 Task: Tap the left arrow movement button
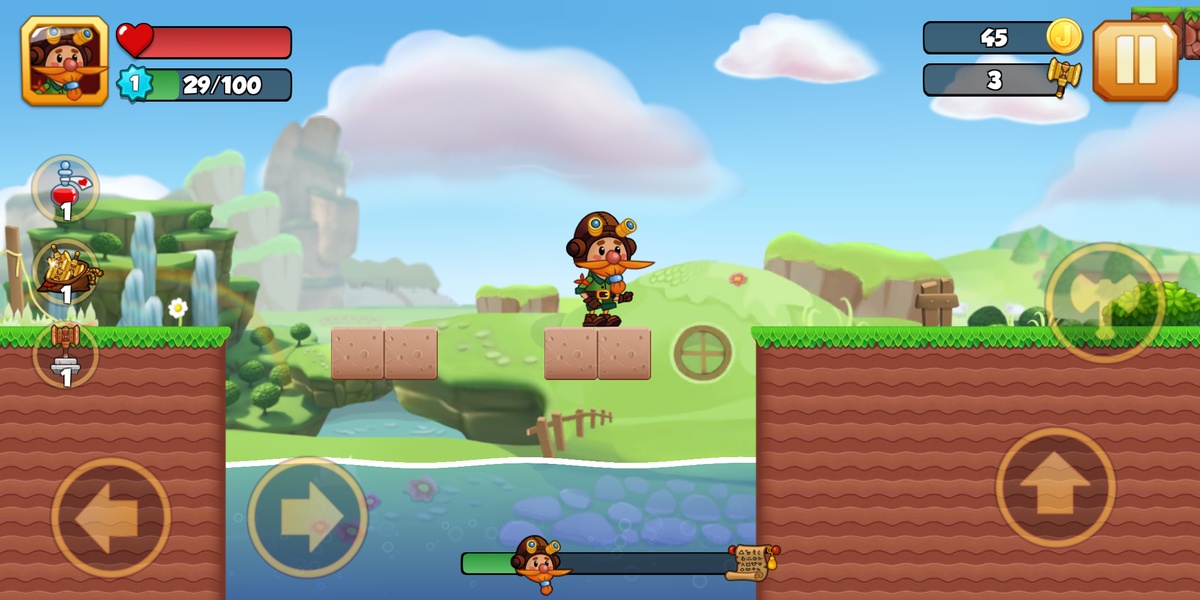(x=110, y=517)
